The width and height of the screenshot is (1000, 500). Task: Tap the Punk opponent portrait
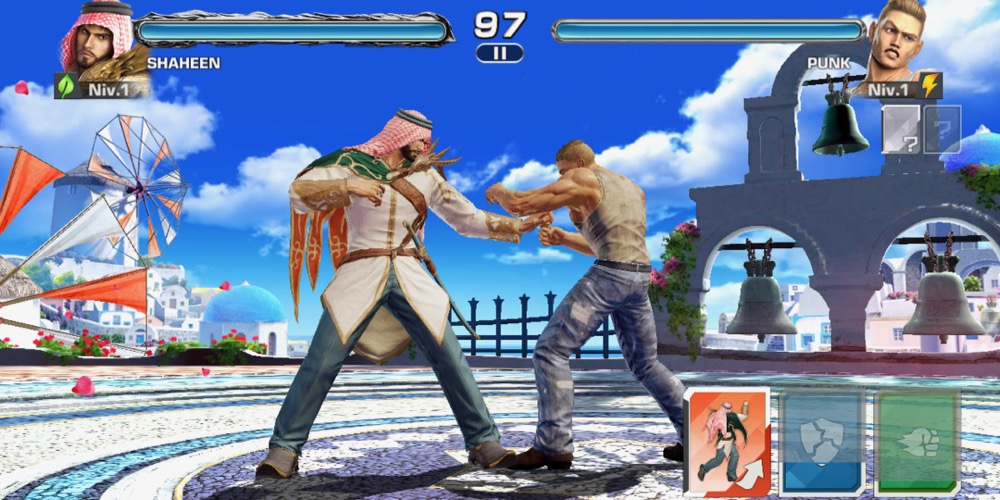[x=897, y=40]
